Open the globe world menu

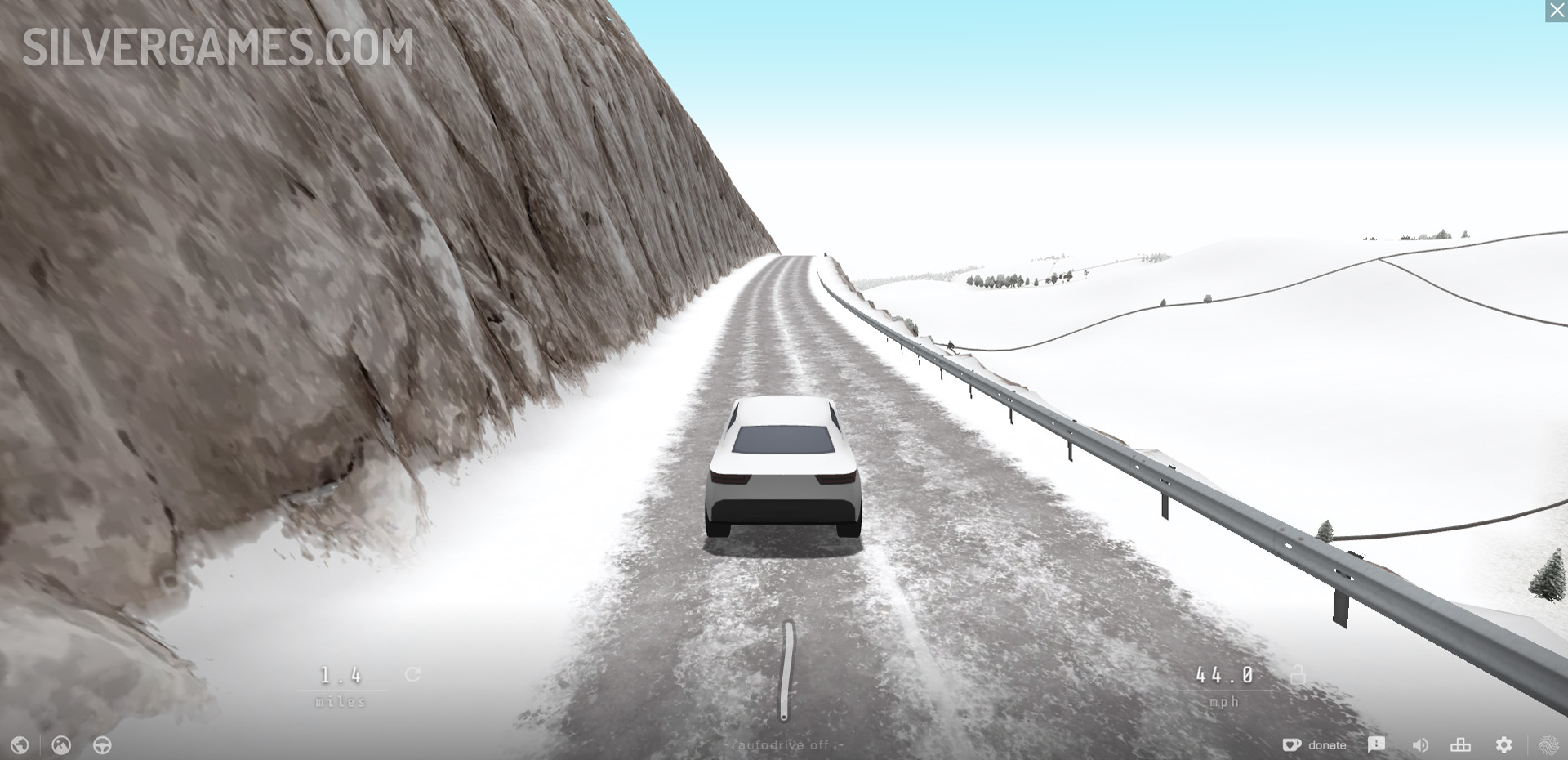point(20,745)
